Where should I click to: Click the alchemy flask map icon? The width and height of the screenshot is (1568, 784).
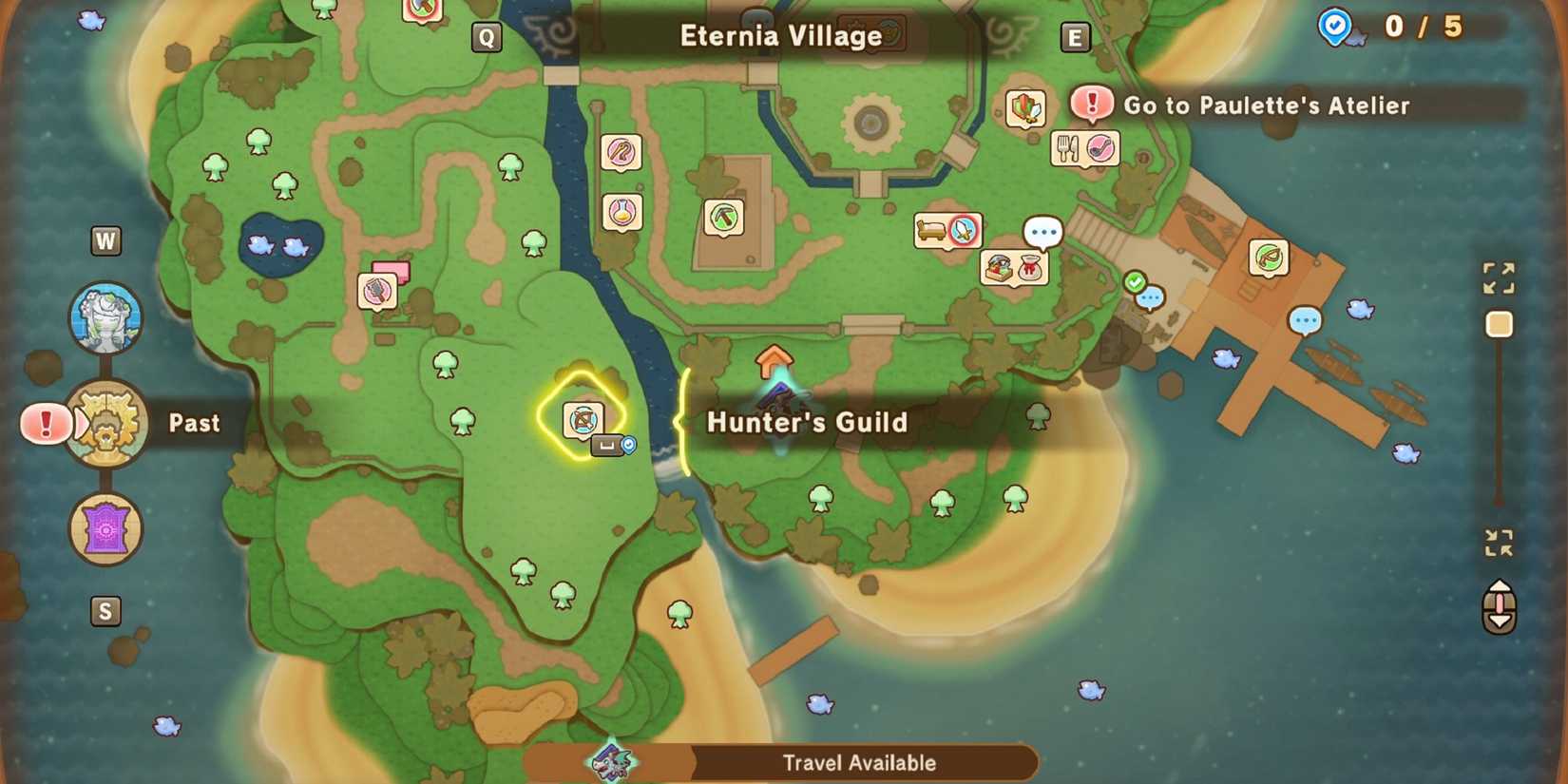tap(622, 213)
